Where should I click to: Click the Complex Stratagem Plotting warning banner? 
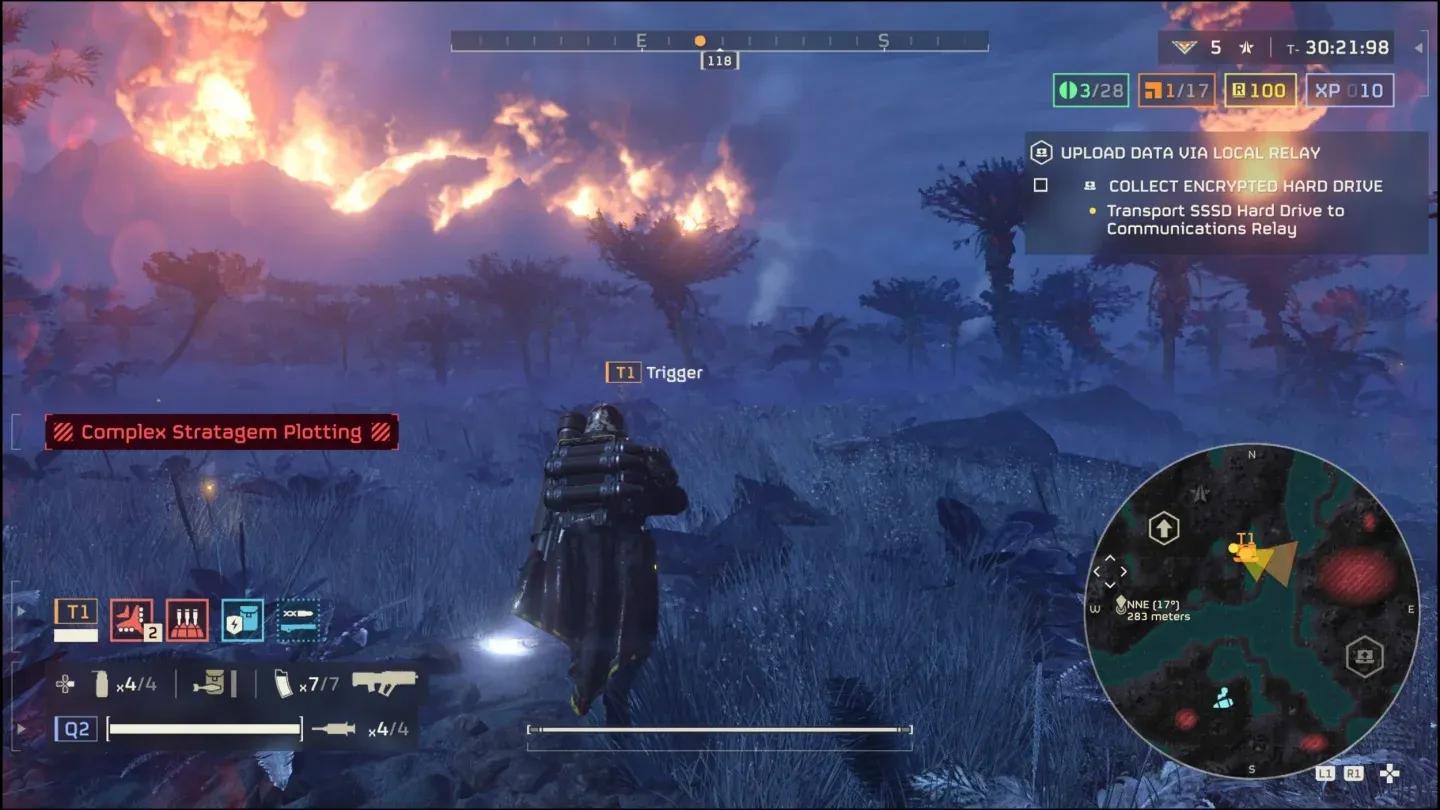point(221,432)
